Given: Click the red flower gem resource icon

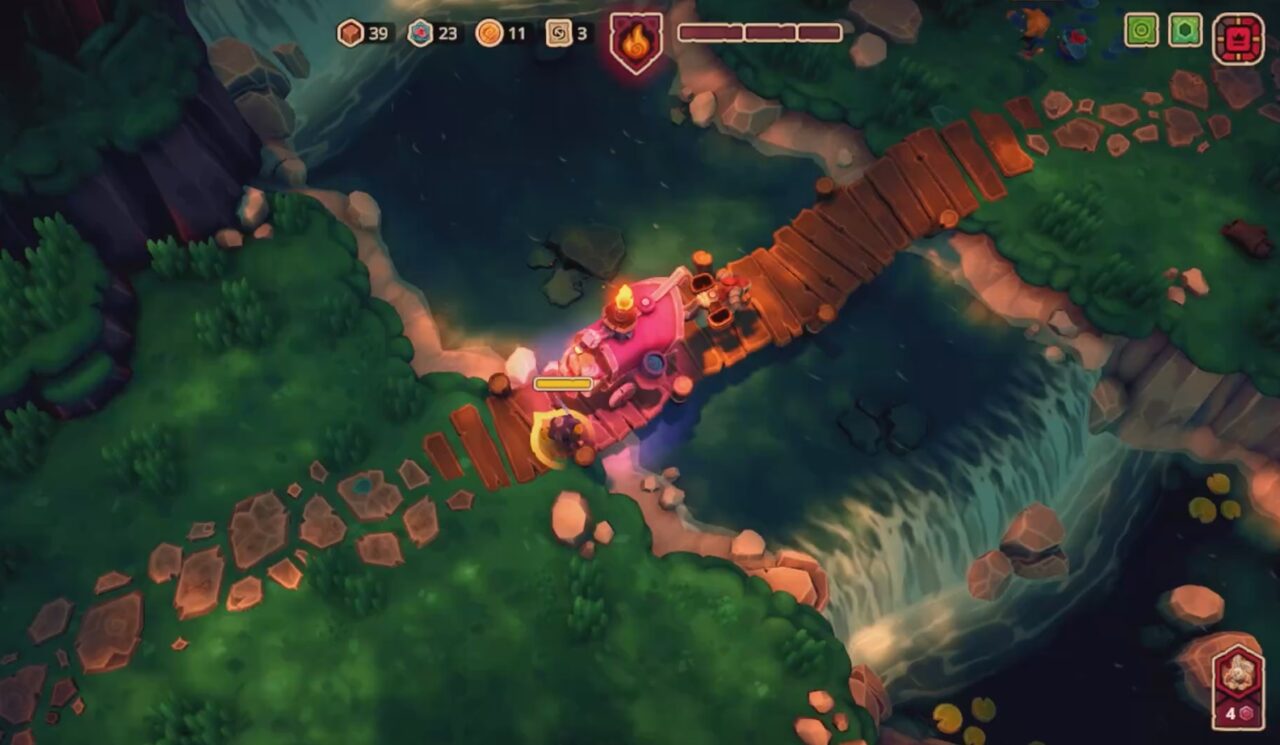Looking at the screenshot, I should 420,33.
